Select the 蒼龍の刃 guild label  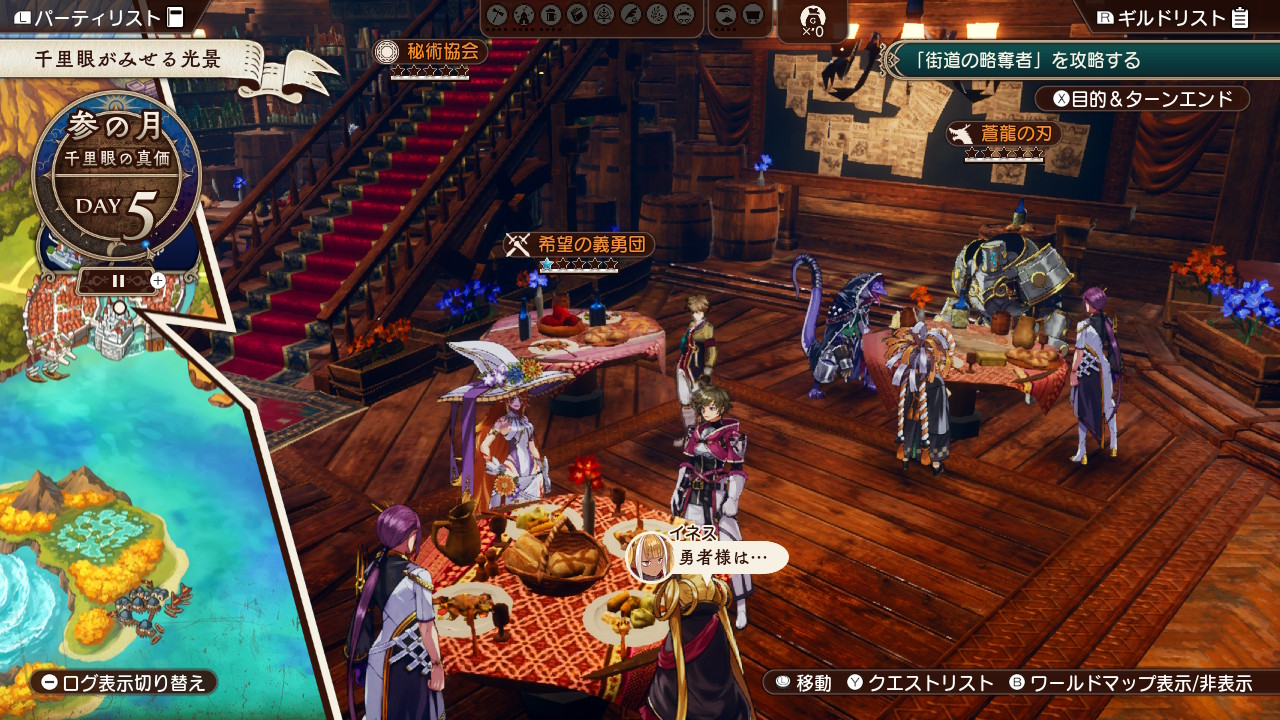(1004, 134)
